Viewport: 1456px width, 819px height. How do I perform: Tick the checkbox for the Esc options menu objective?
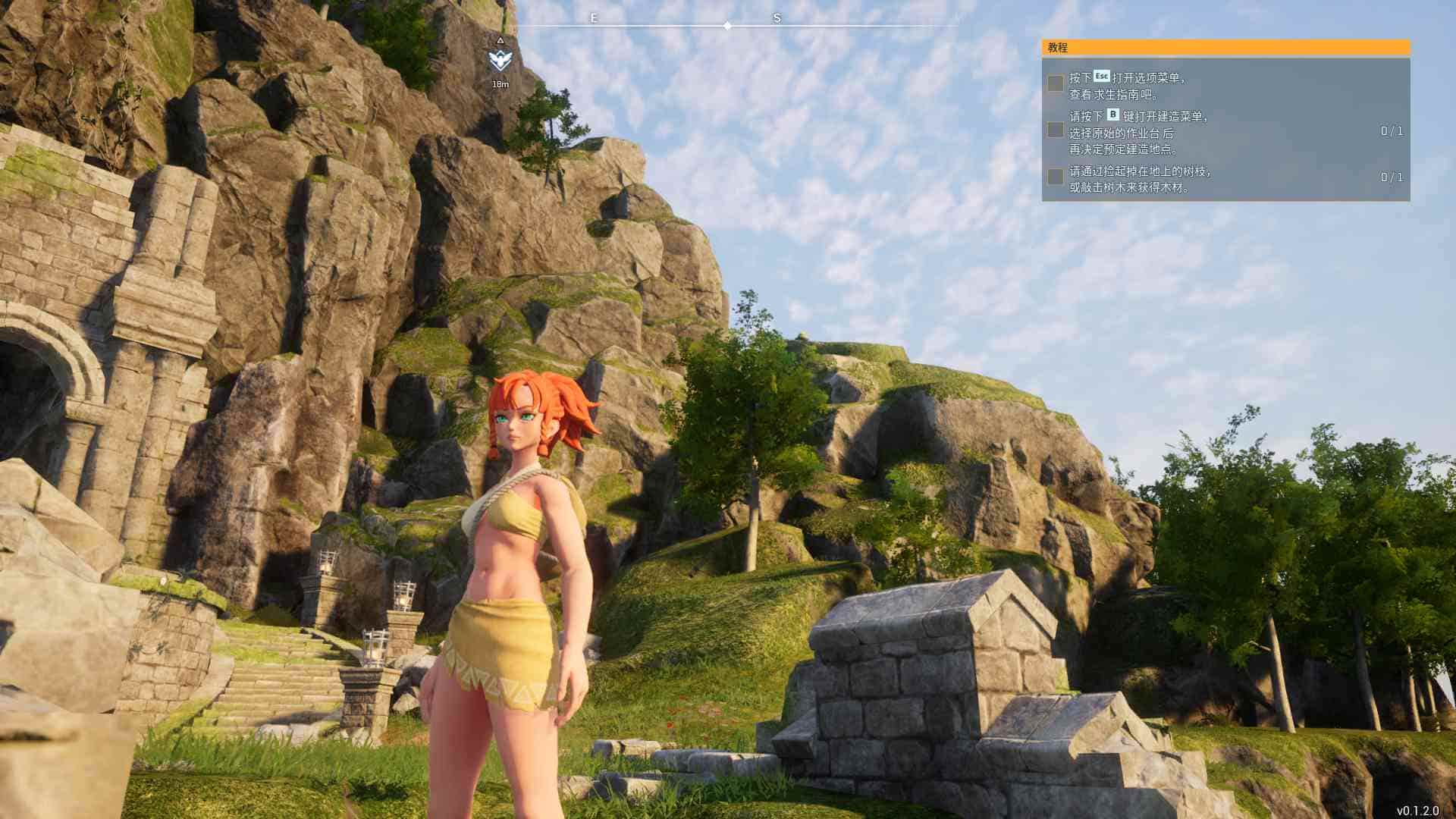(x=1055, y=83)
